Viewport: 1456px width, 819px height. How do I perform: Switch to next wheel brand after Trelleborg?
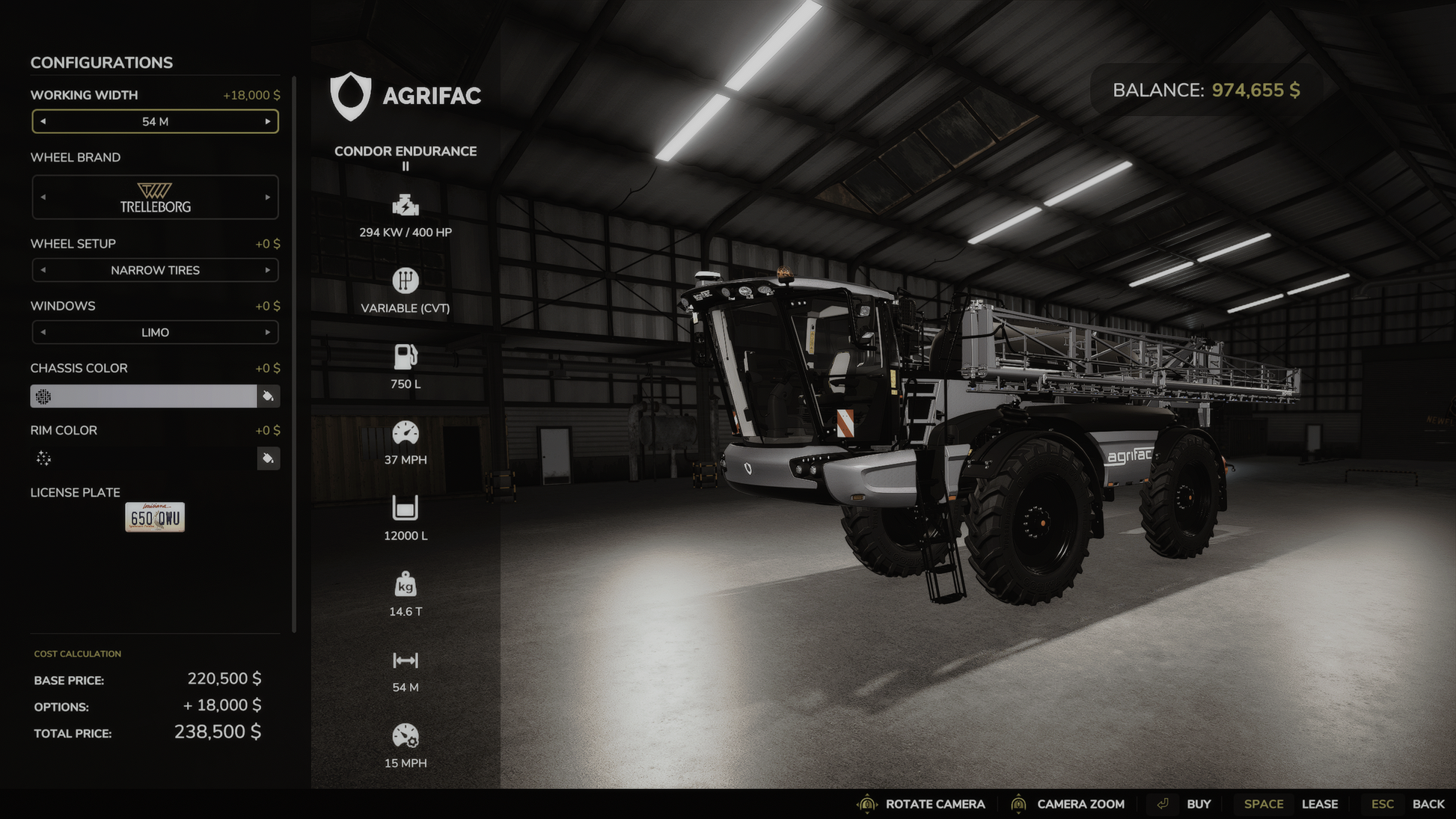pos(267,197)
